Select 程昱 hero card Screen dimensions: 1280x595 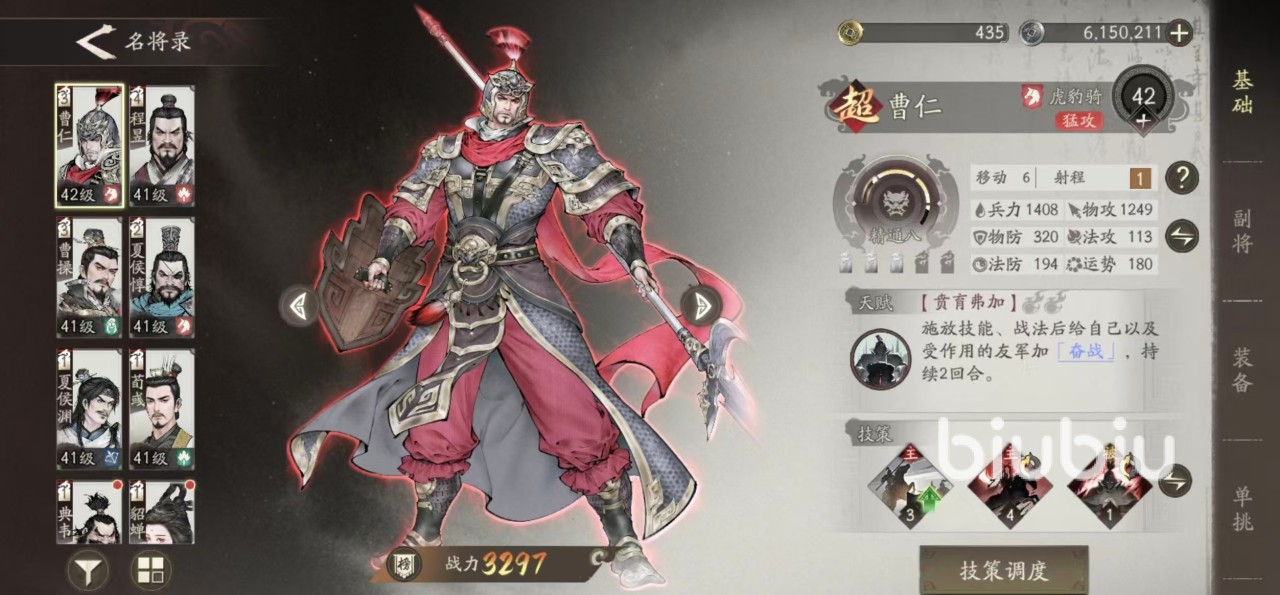tap(161, 145)
